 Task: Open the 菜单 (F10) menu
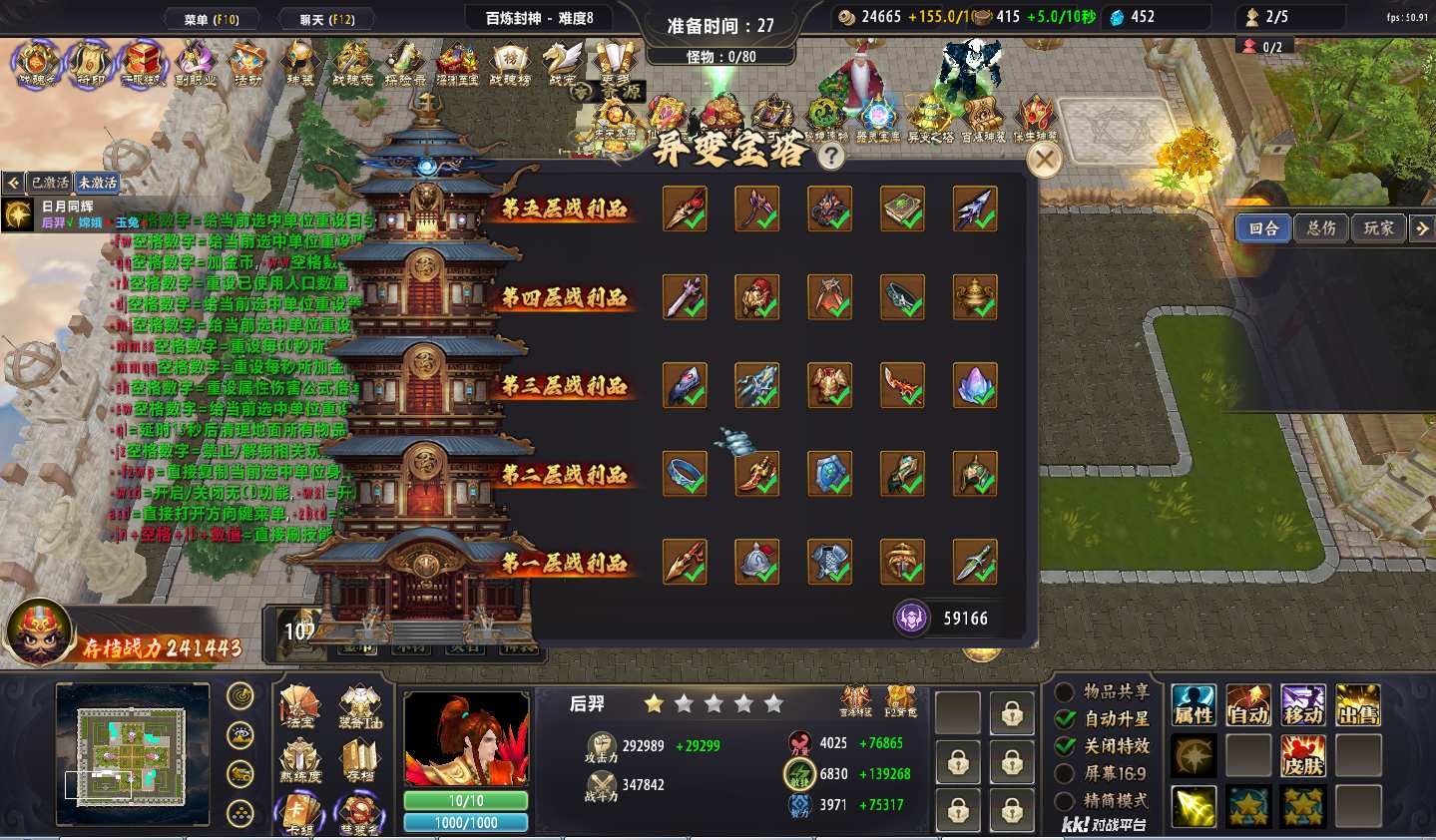pos(211,19)
